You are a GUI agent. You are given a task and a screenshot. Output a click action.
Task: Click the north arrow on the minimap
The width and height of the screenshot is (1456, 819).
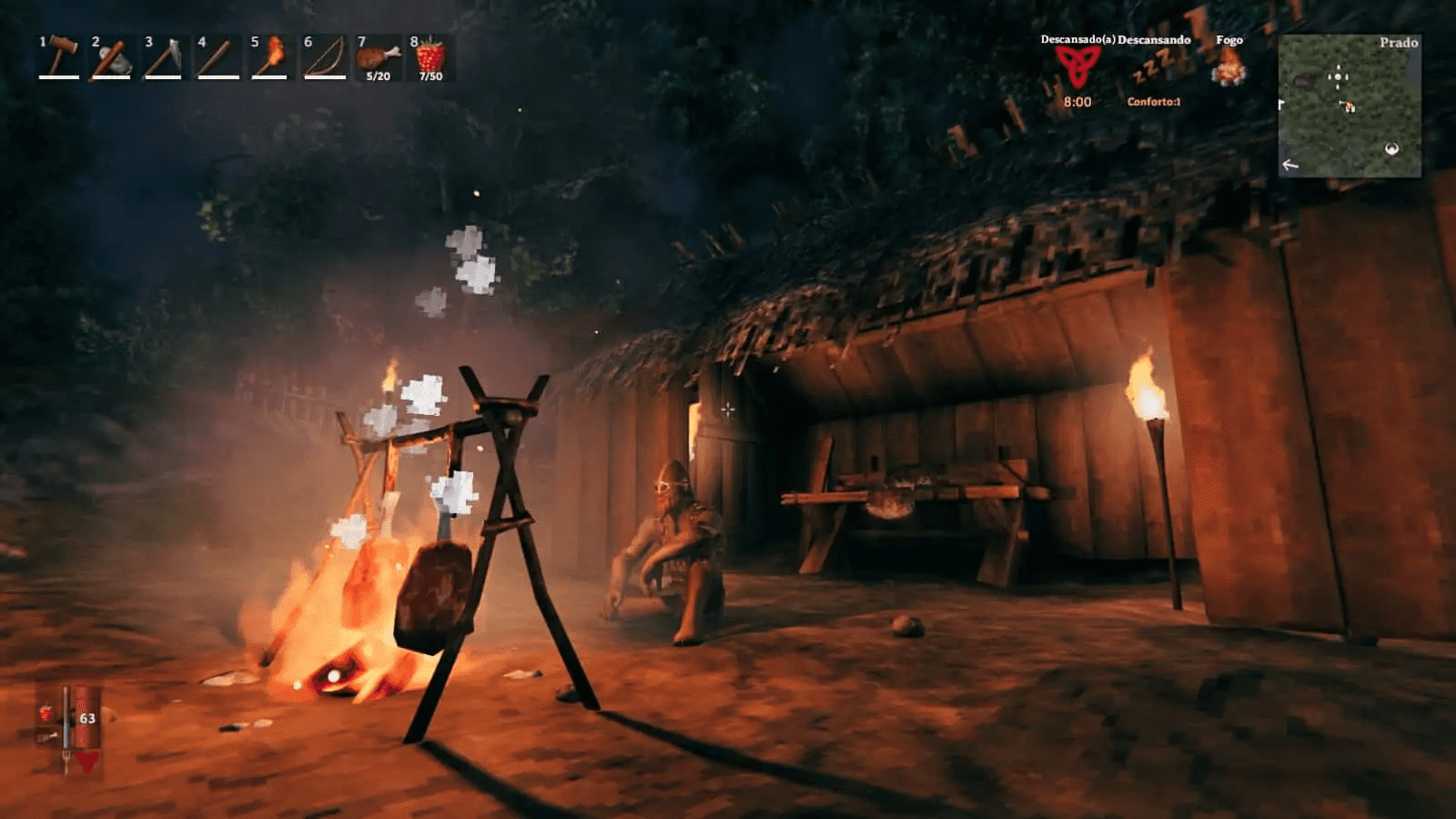tap(1288, 165)
